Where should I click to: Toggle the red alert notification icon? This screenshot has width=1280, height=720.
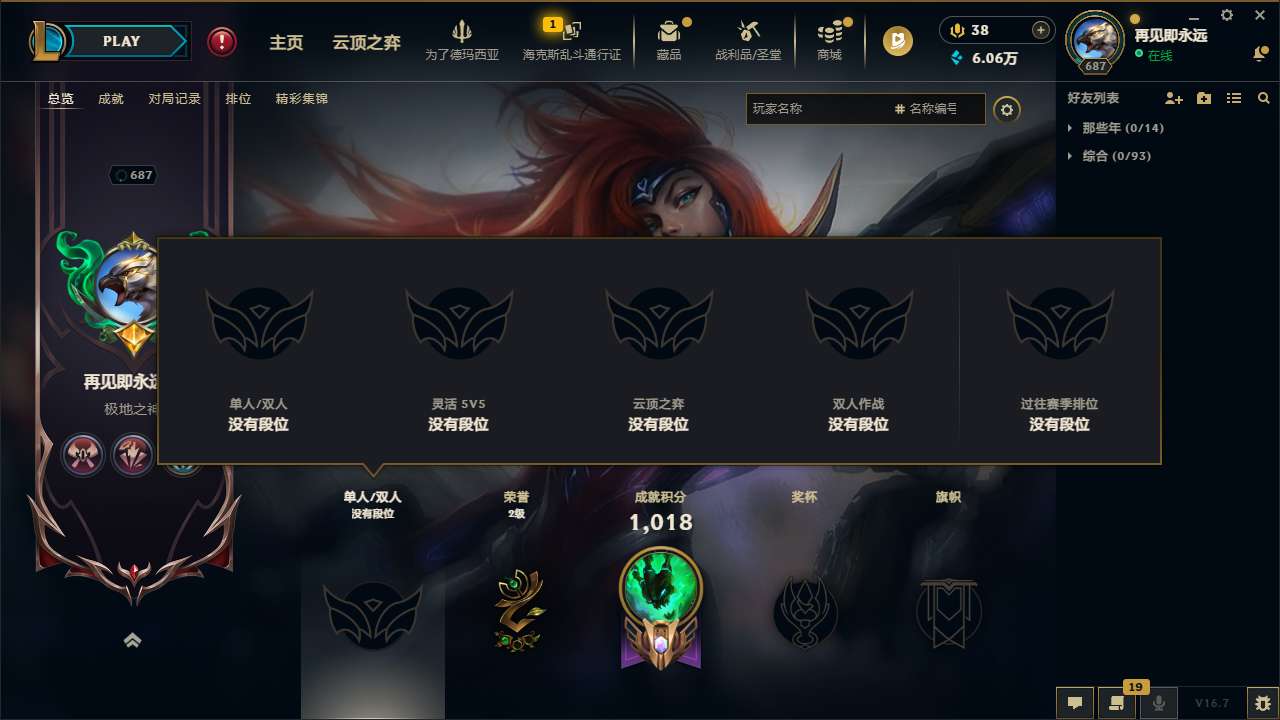coord(221,41)
